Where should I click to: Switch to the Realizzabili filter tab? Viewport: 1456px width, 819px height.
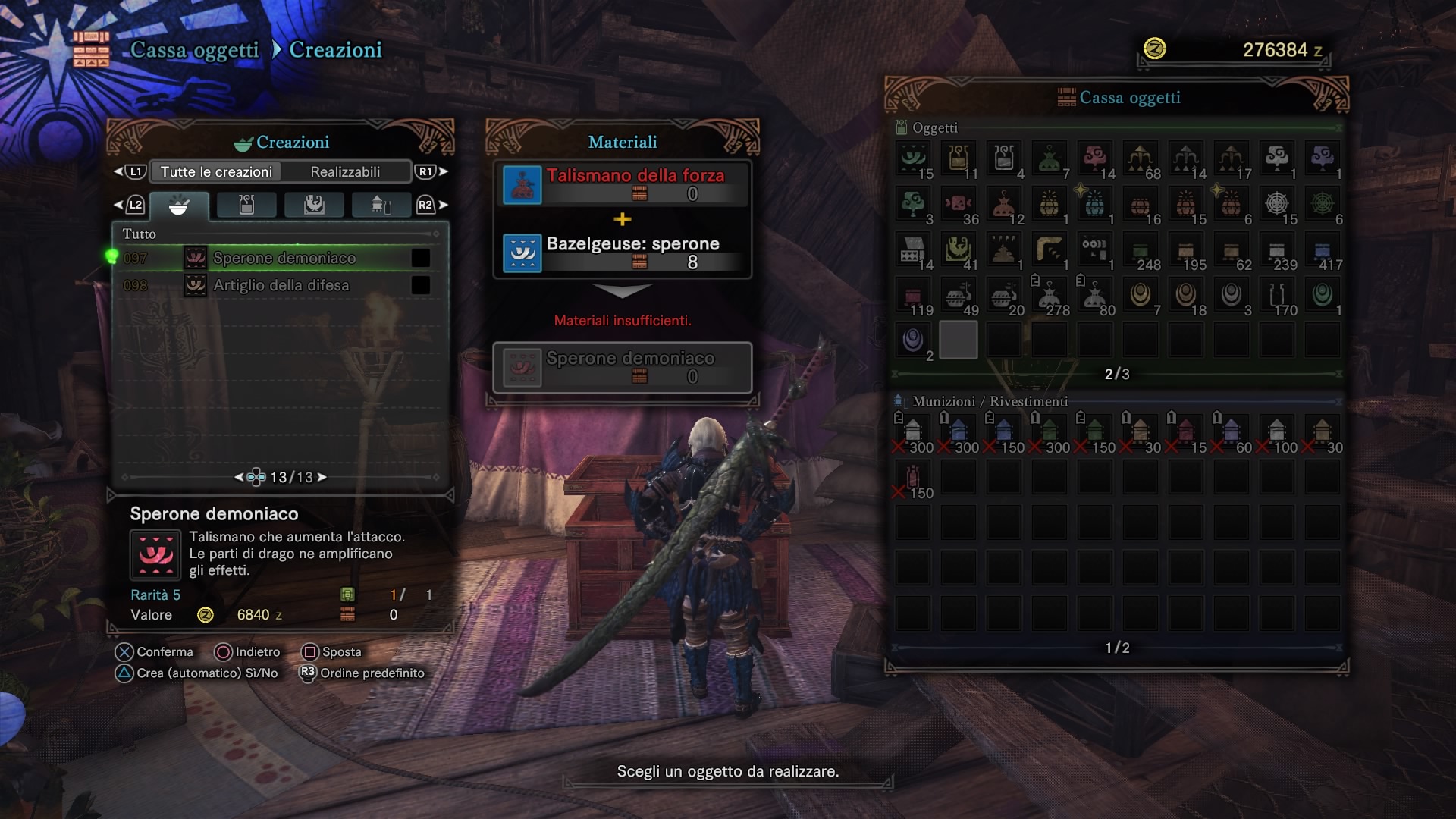pos(345,172)
